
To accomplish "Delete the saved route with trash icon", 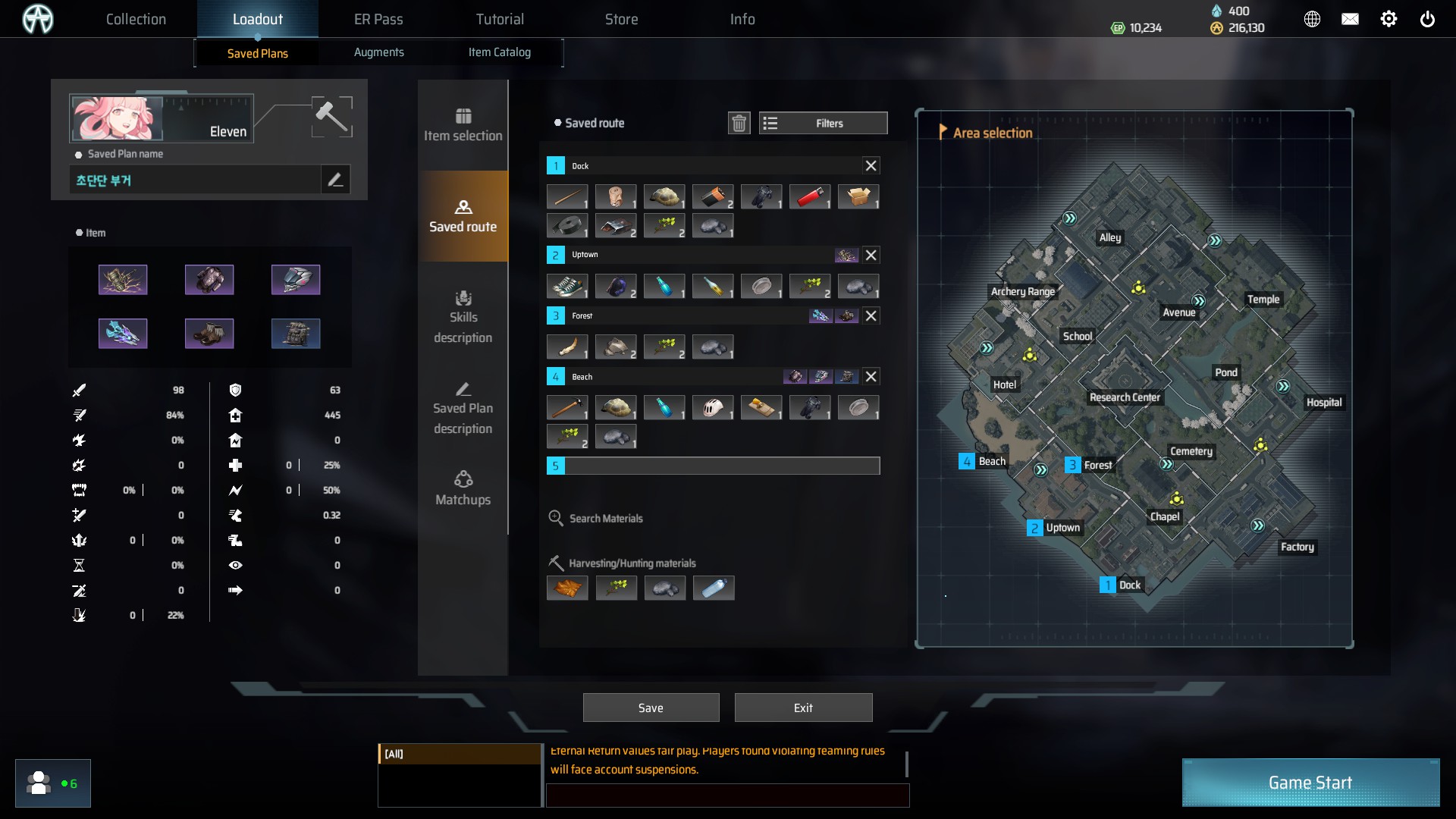I will point(739,123).
